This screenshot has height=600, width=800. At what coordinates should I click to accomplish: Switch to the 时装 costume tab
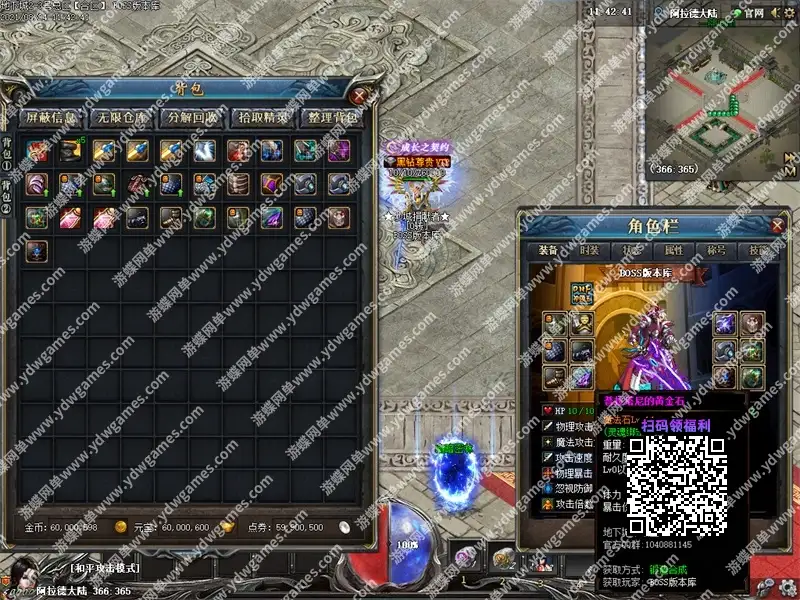[x=590, y=251]
